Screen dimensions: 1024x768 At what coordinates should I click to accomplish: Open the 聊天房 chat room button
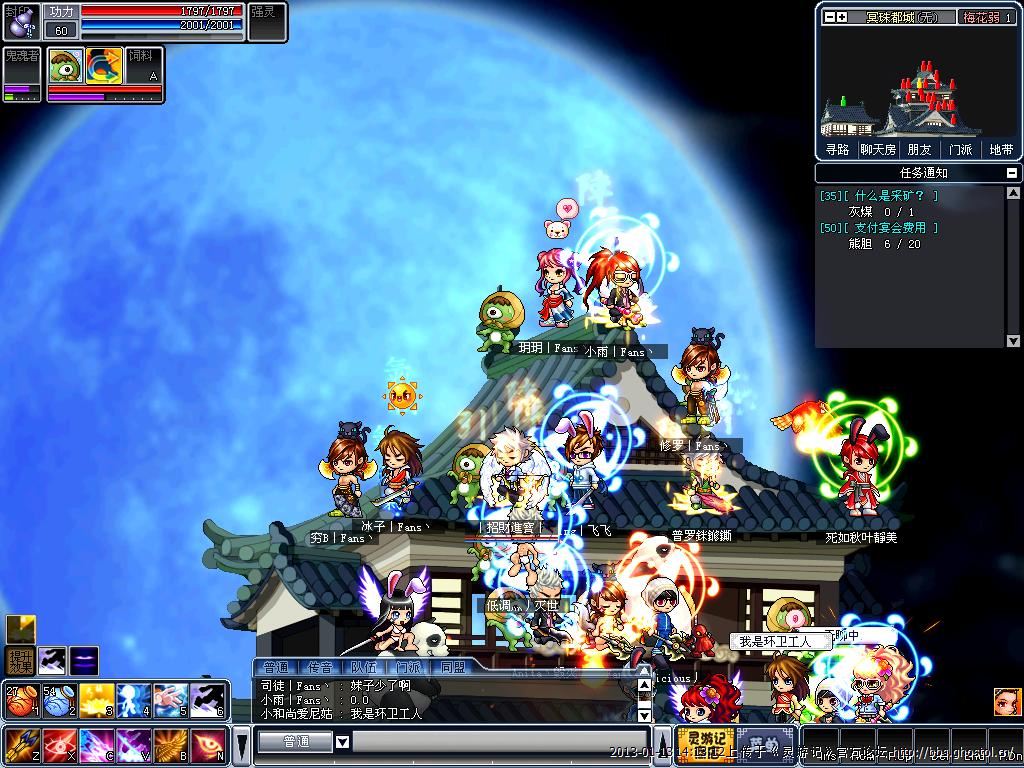[877, 149]
